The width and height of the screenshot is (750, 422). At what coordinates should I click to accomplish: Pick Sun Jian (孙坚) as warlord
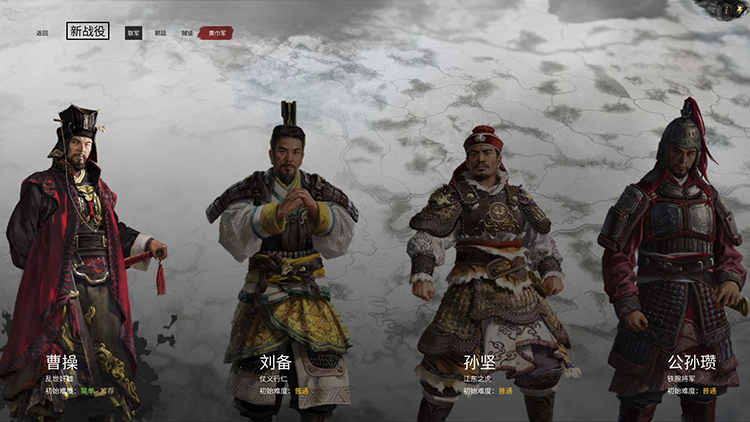(485, 260)
